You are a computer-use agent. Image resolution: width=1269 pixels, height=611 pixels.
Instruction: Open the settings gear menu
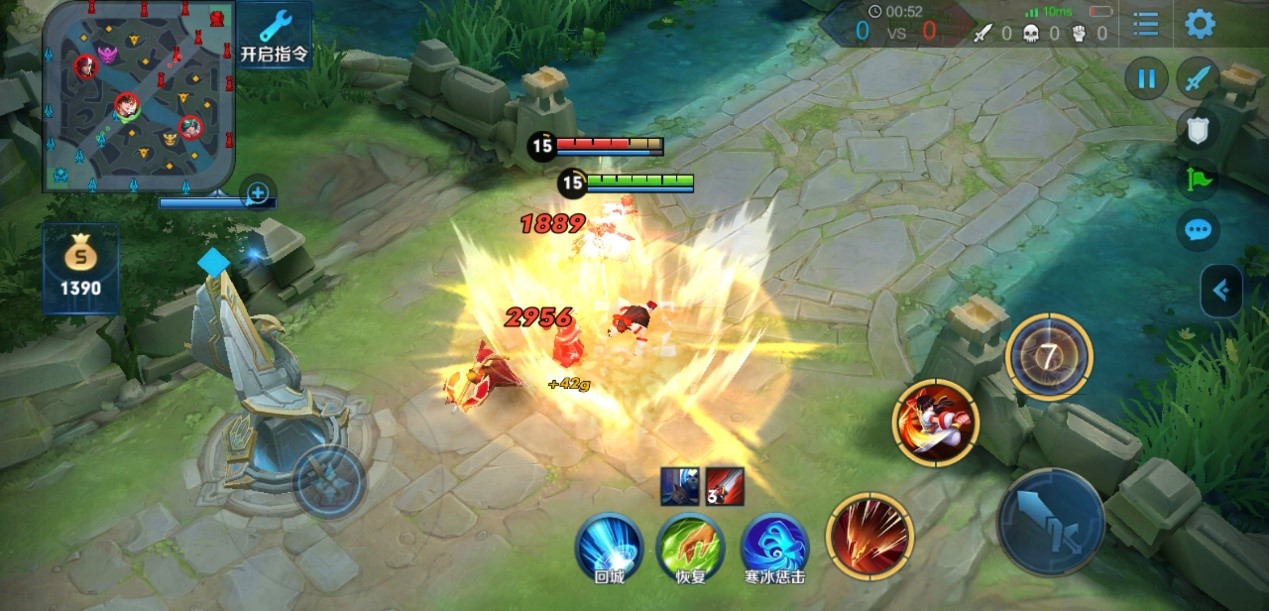(1200, 24)
